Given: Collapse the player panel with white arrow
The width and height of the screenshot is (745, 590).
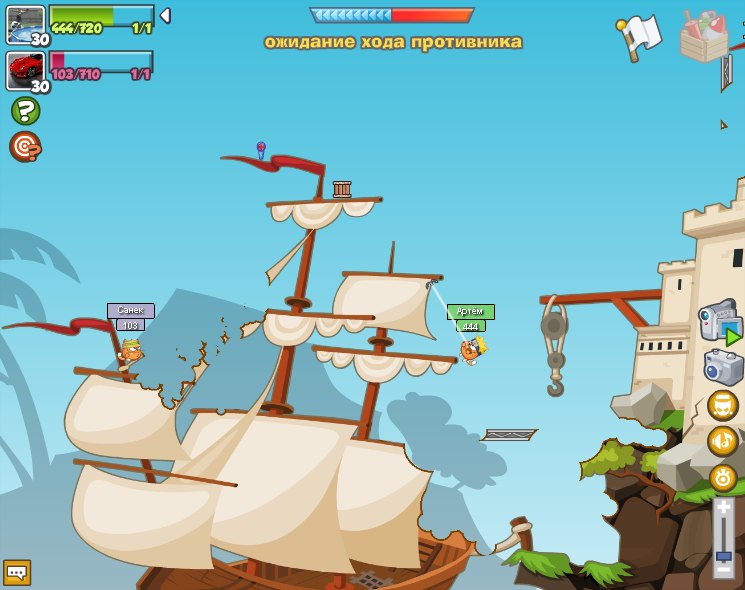Looking at the screenshot, I should [x=165, y=16].
